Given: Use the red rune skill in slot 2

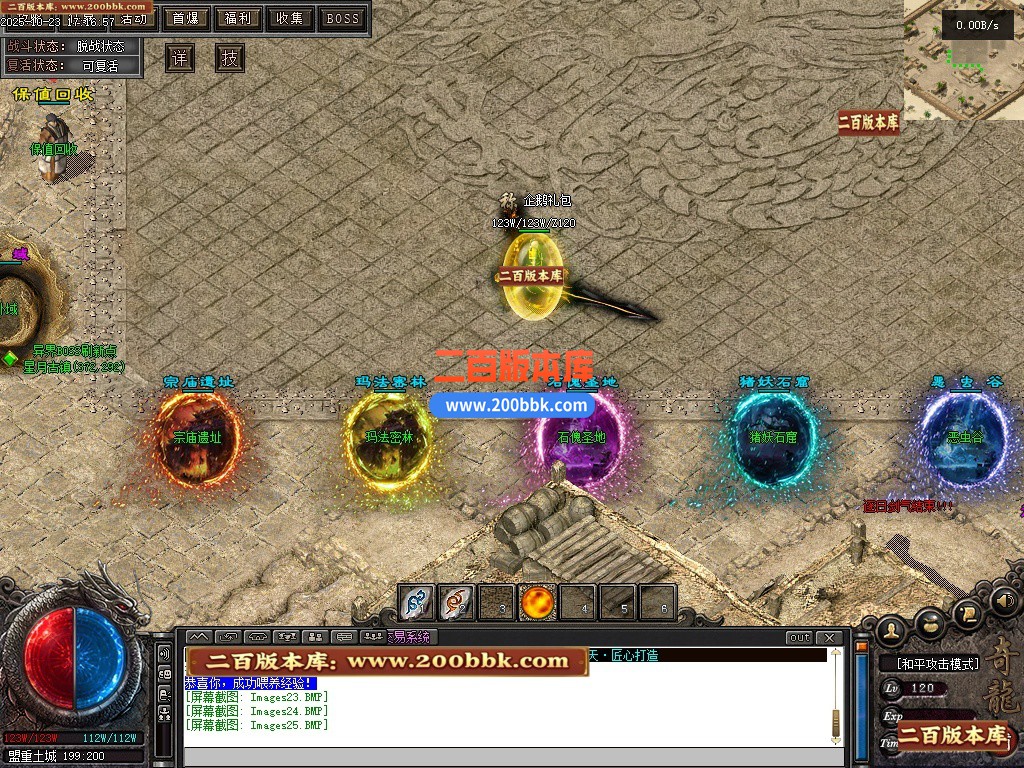Looking at the screenshot, I should click(x=457, y=602).
